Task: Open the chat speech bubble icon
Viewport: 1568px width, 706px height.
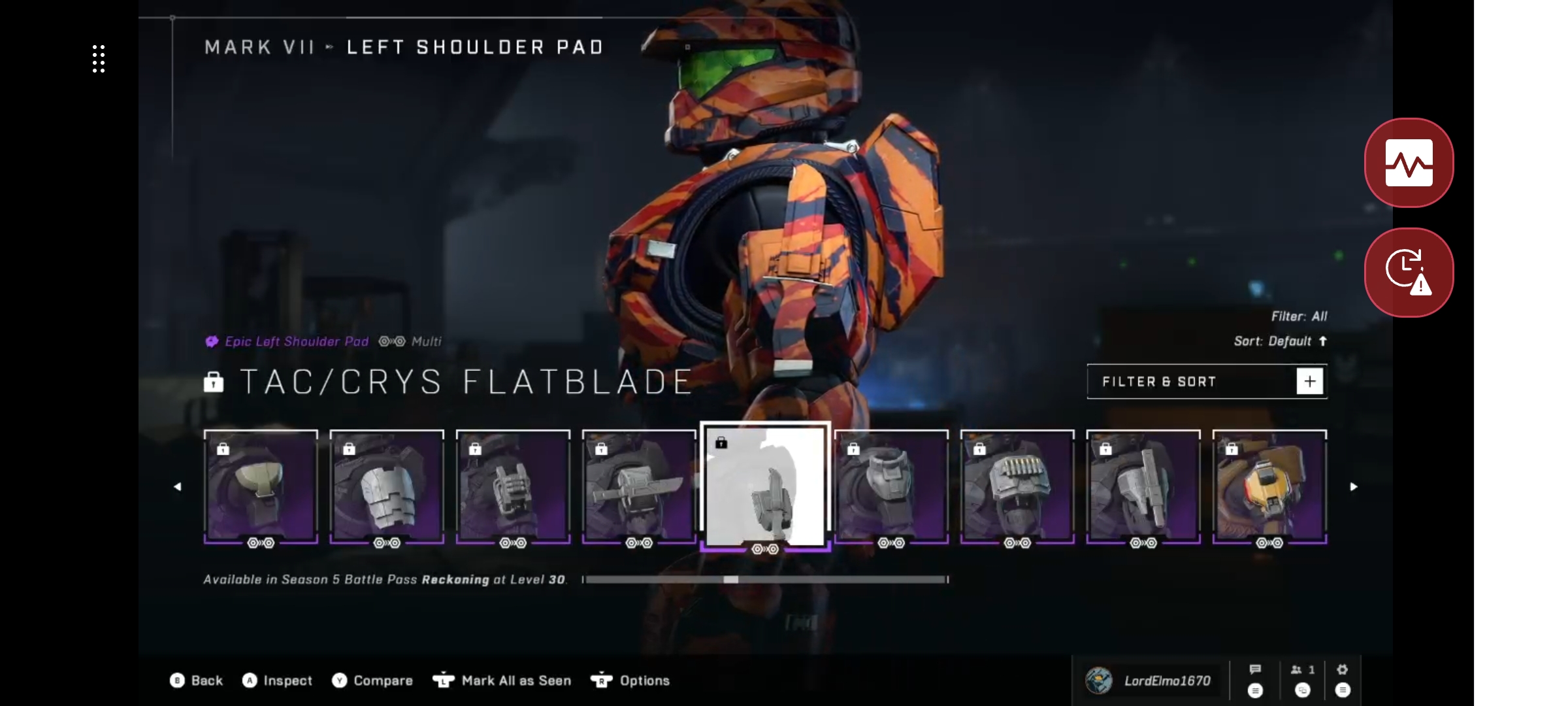Action: 1255,680
